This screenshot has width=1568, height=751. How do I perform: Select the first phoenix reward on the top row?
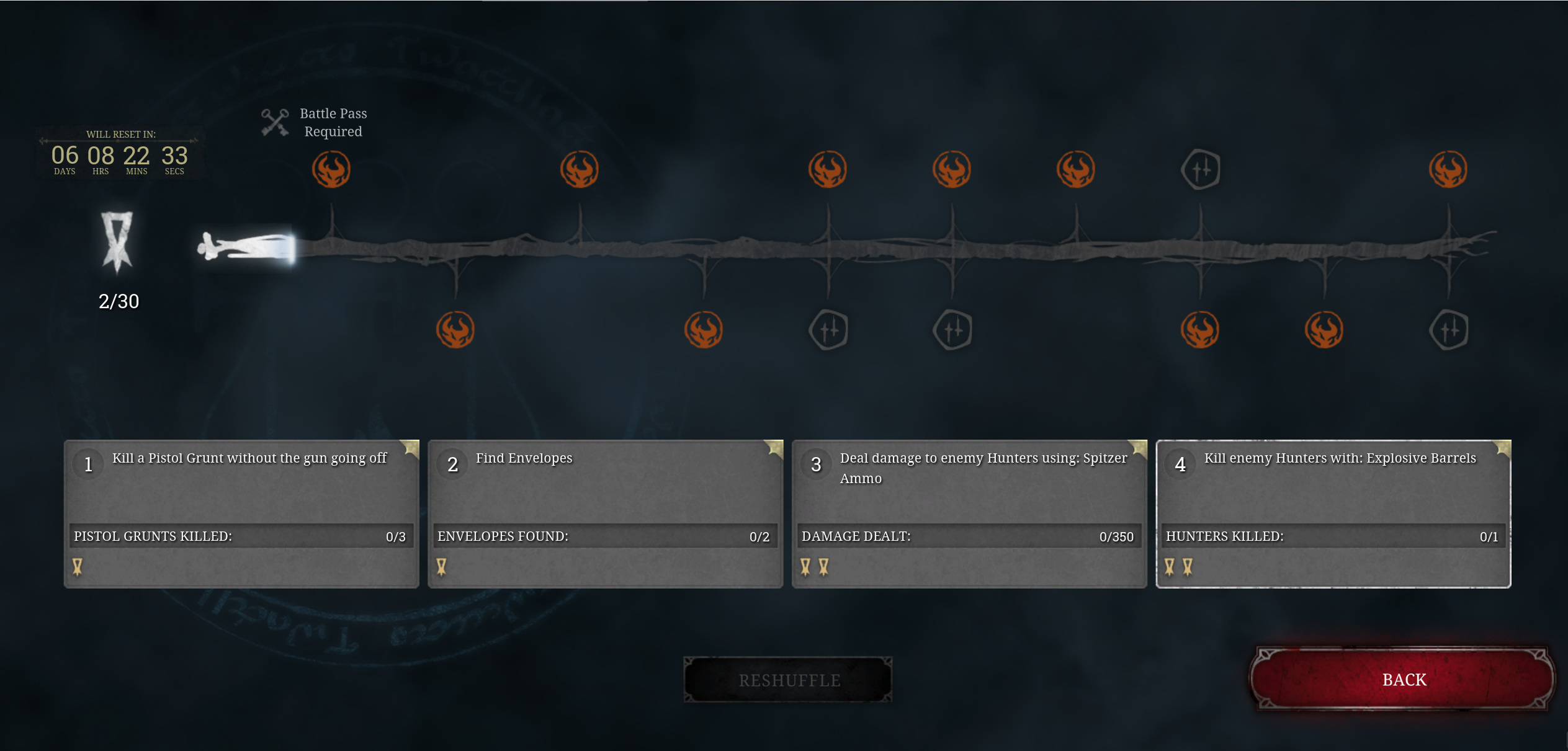(332, 169)
